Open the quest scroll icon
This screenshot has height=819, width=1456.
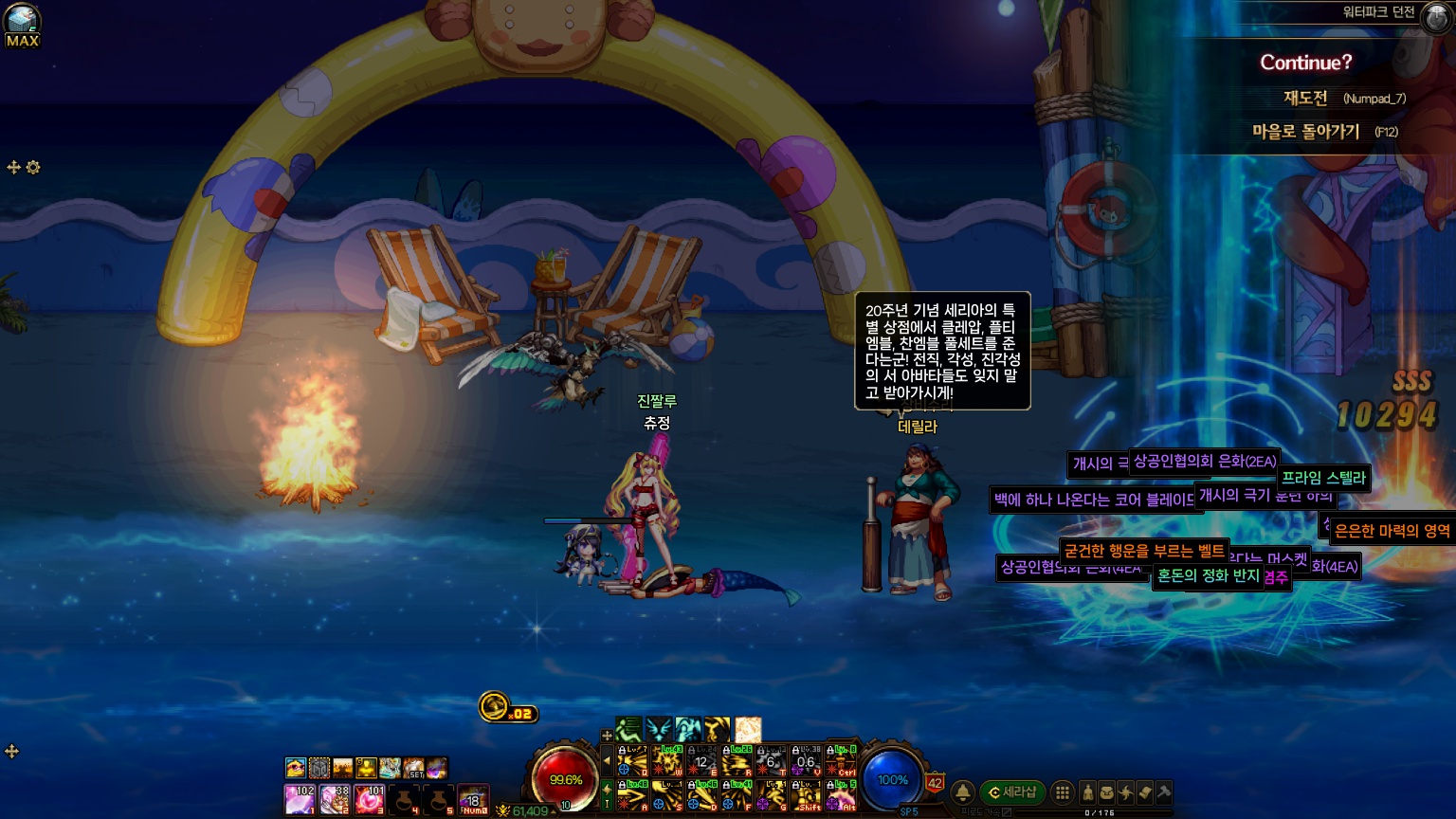[1144, 792]
